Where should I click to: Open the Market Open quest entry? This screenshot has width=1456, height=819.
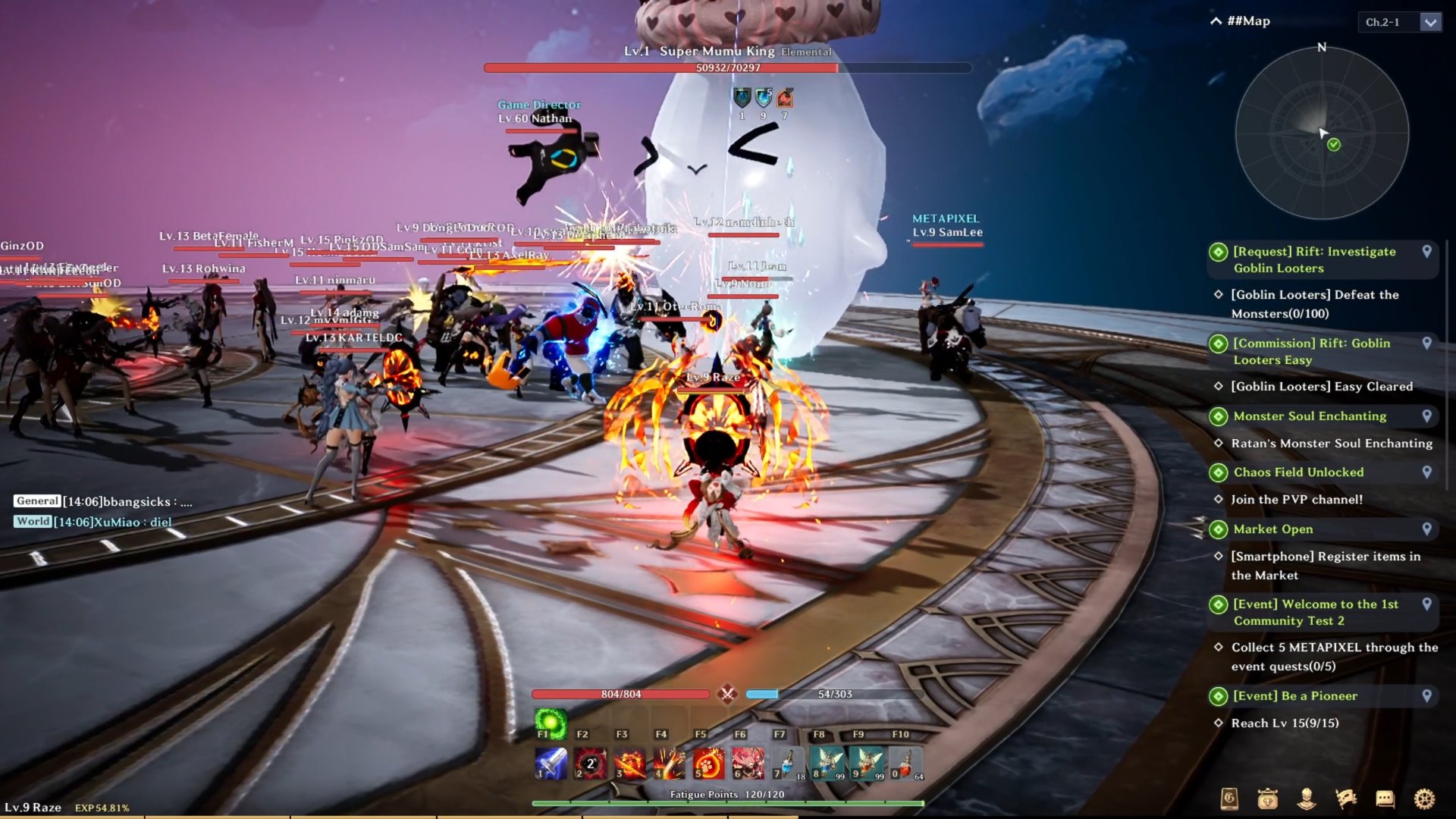pos(1272,529)
